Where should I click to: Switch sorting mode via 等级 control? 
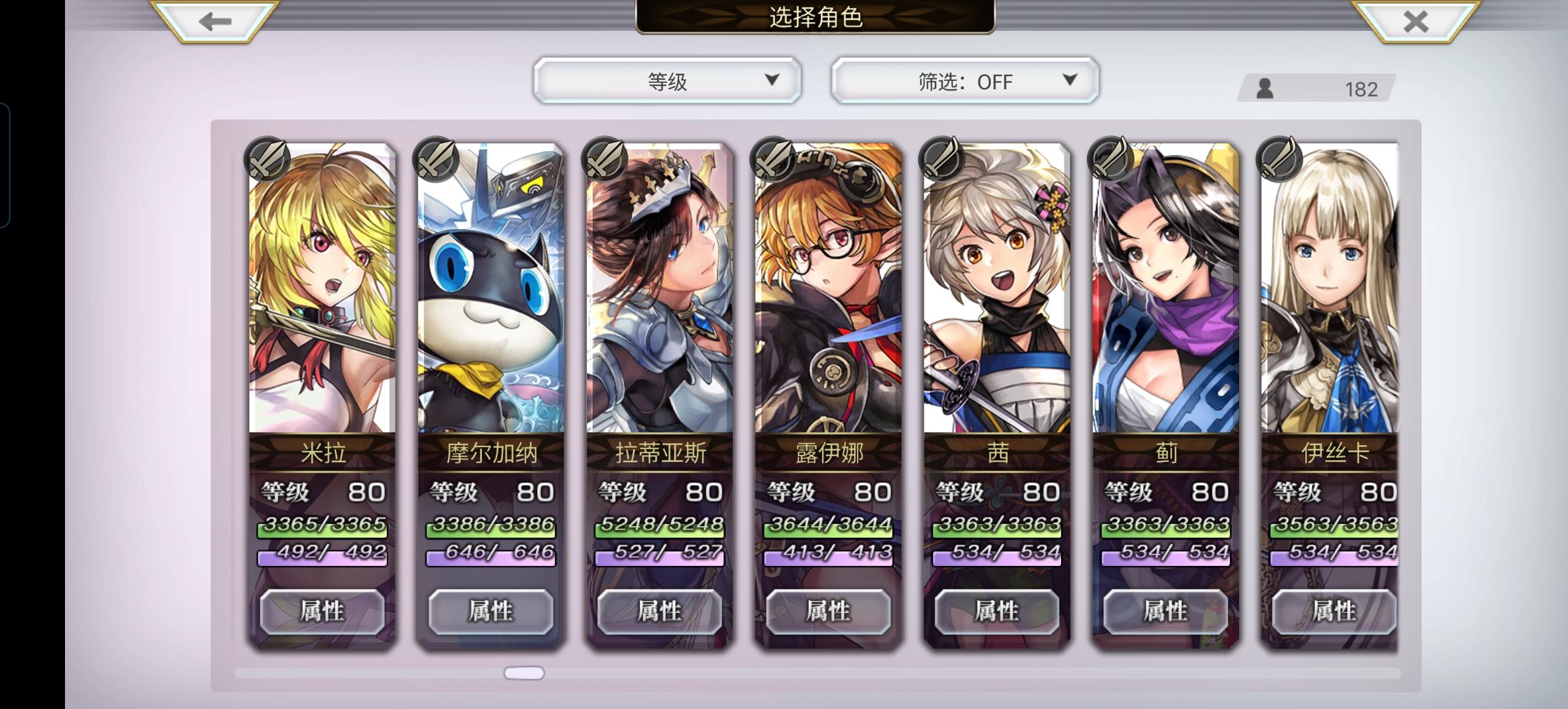[x=667, y=80]
